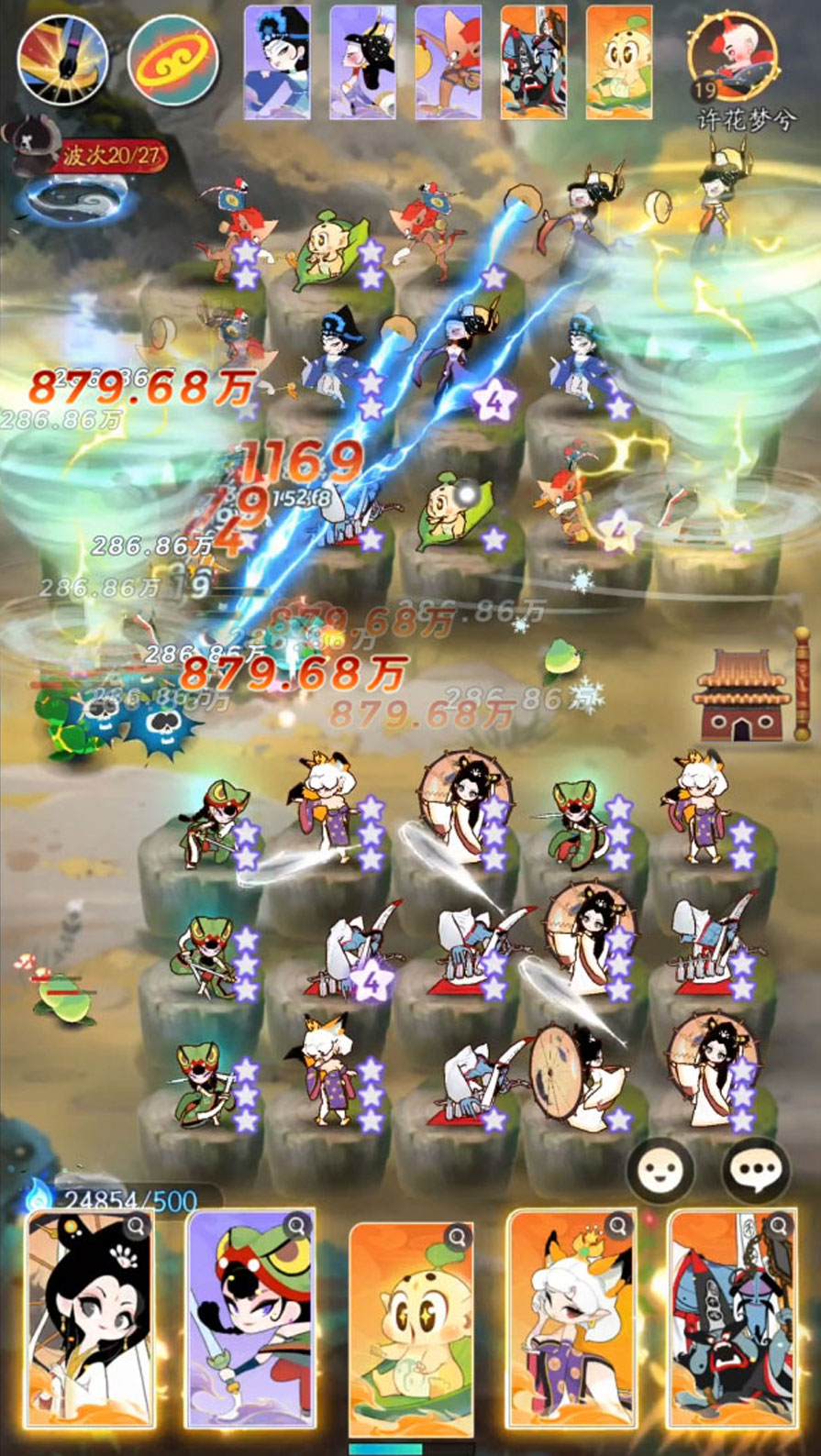This screenshot has height=1456, width=821.
Task: Summon the white-robed black-haired lady card
Action: click(89, 1320)
